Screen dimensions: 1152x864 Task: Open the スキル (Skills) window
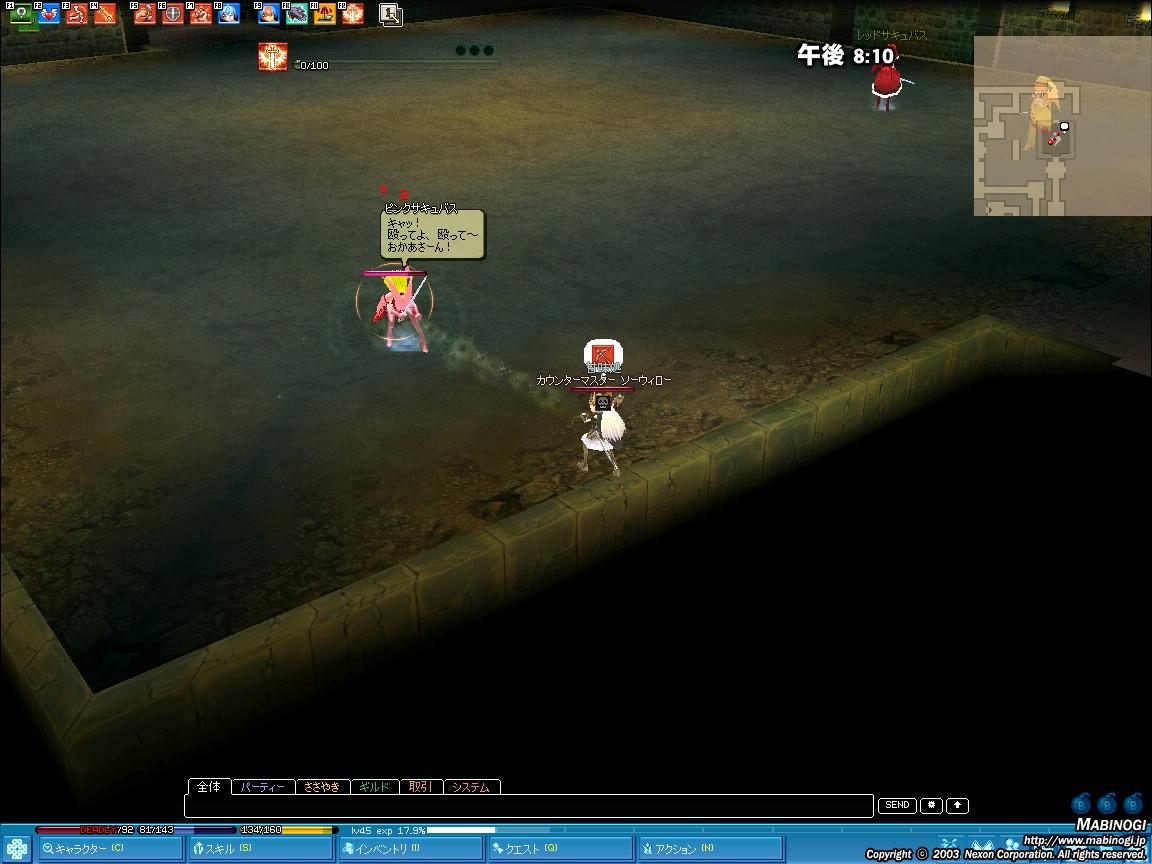click(x=260, y=849)
